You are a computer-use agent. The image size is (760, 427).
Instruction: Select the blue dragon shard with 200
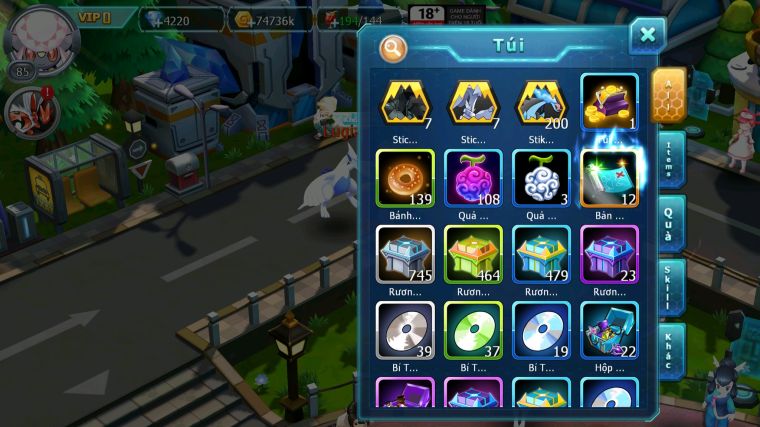pyautogui.click(x=541, y=103)
